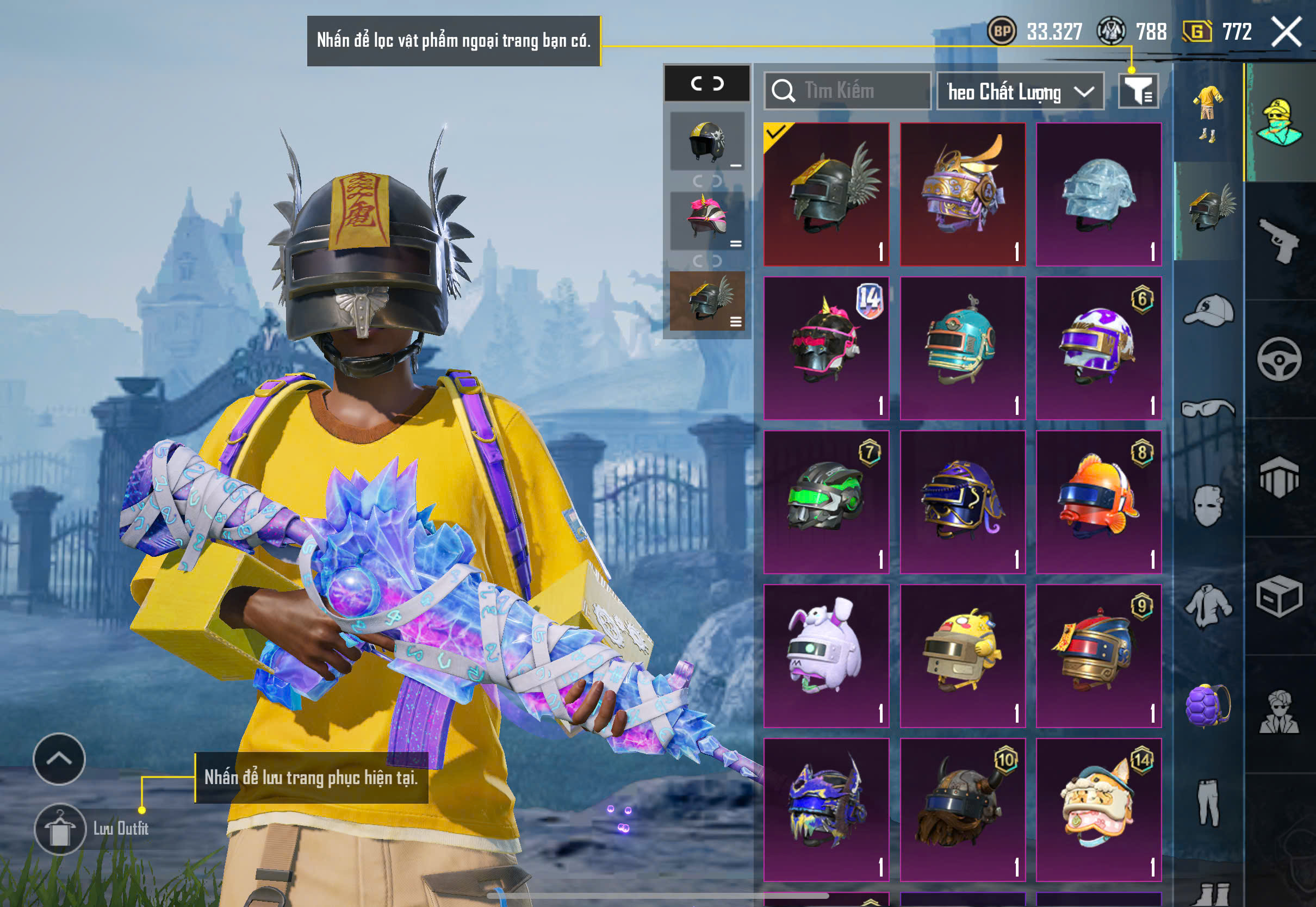Close the wardrobe screen with the X
Screen dimensions: 1316x907
click(1286, 32)
